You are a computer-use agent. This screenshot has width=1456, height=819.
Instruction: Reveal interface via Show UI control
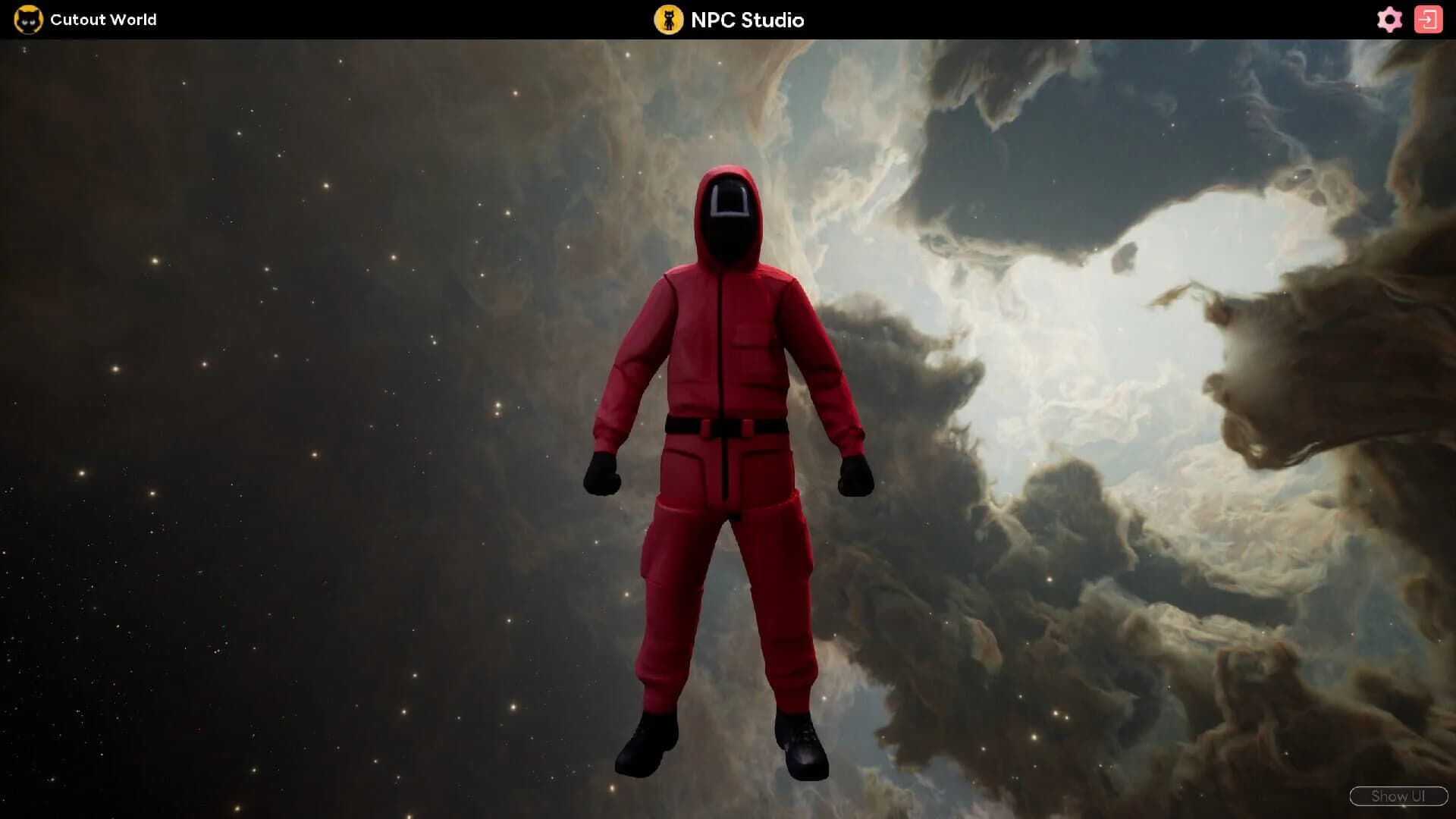[1399, 796]
